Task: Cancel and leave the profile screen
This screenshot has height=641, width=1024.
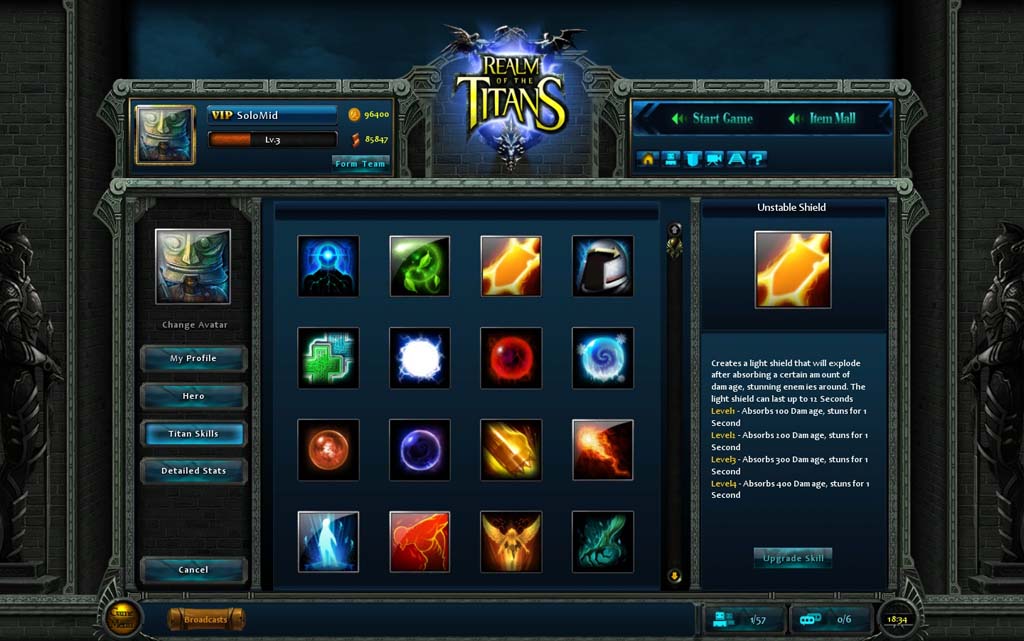Action: pos(193,570)
